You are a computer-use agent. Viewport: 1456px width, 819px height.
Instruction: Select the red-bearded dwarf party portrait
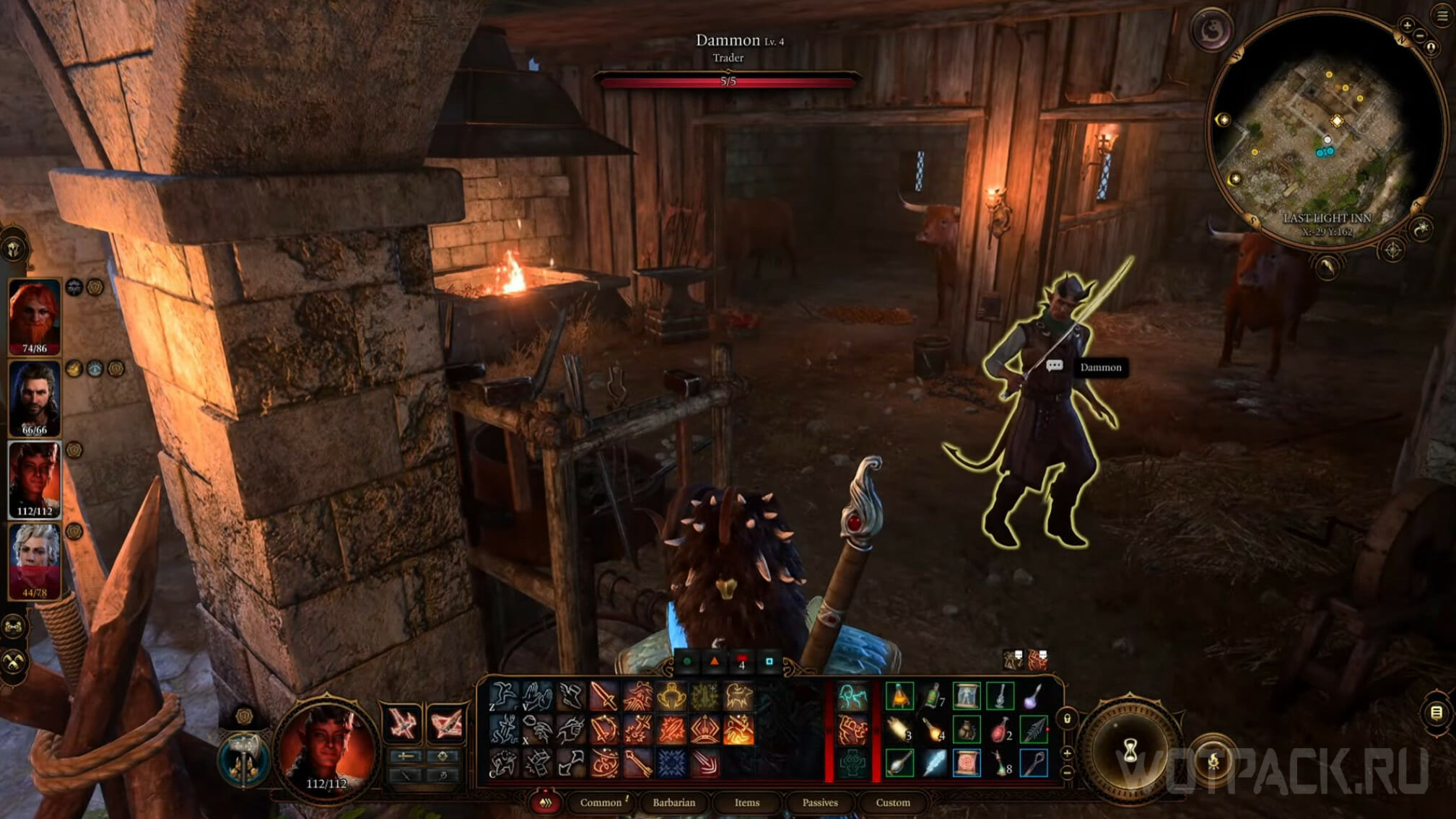[x=35, y=316]
